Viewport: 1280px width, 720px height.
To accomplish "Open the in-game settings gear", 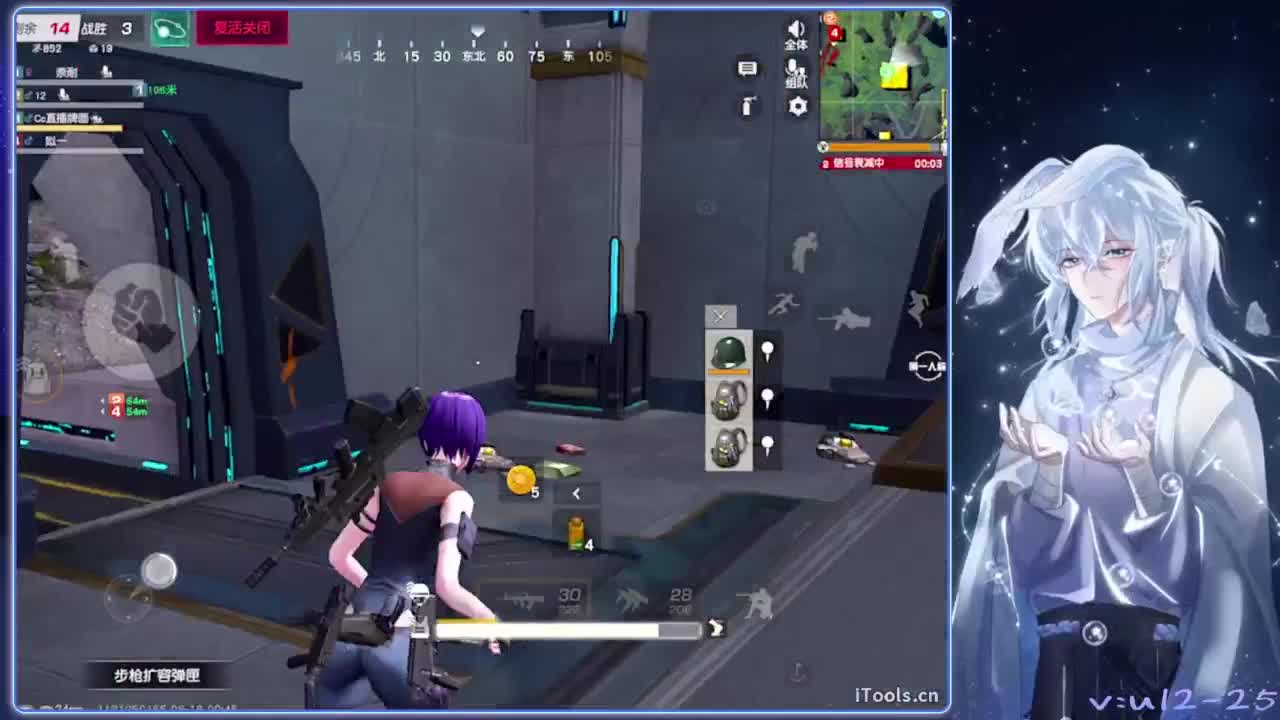I will click(x=796, y=106).
